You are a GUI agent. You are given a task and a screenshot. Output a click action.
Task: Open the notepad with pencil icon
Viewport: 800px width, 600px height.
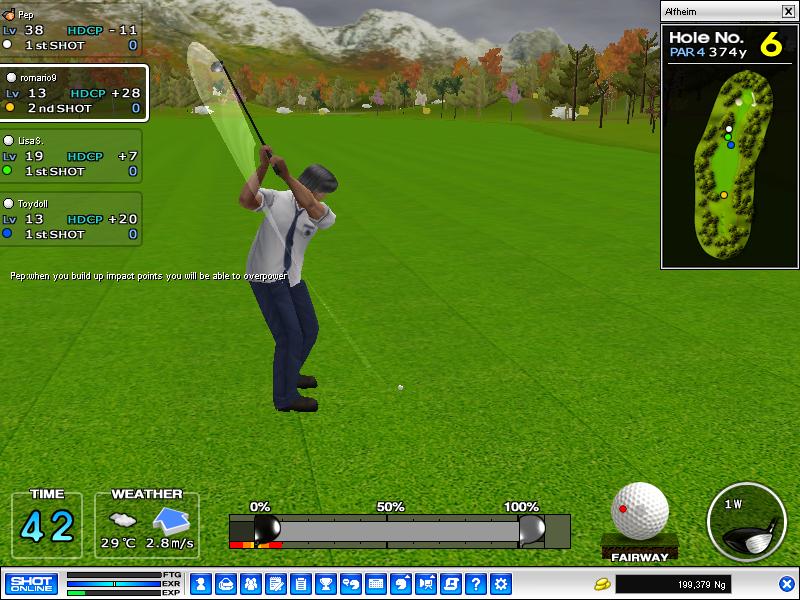pos(276,583)
